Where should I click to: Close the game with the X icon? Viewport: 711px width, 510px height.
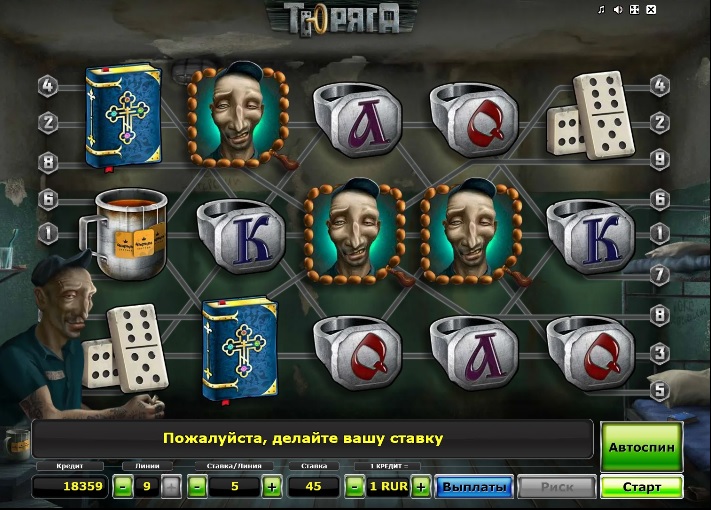tap(651, 10)
